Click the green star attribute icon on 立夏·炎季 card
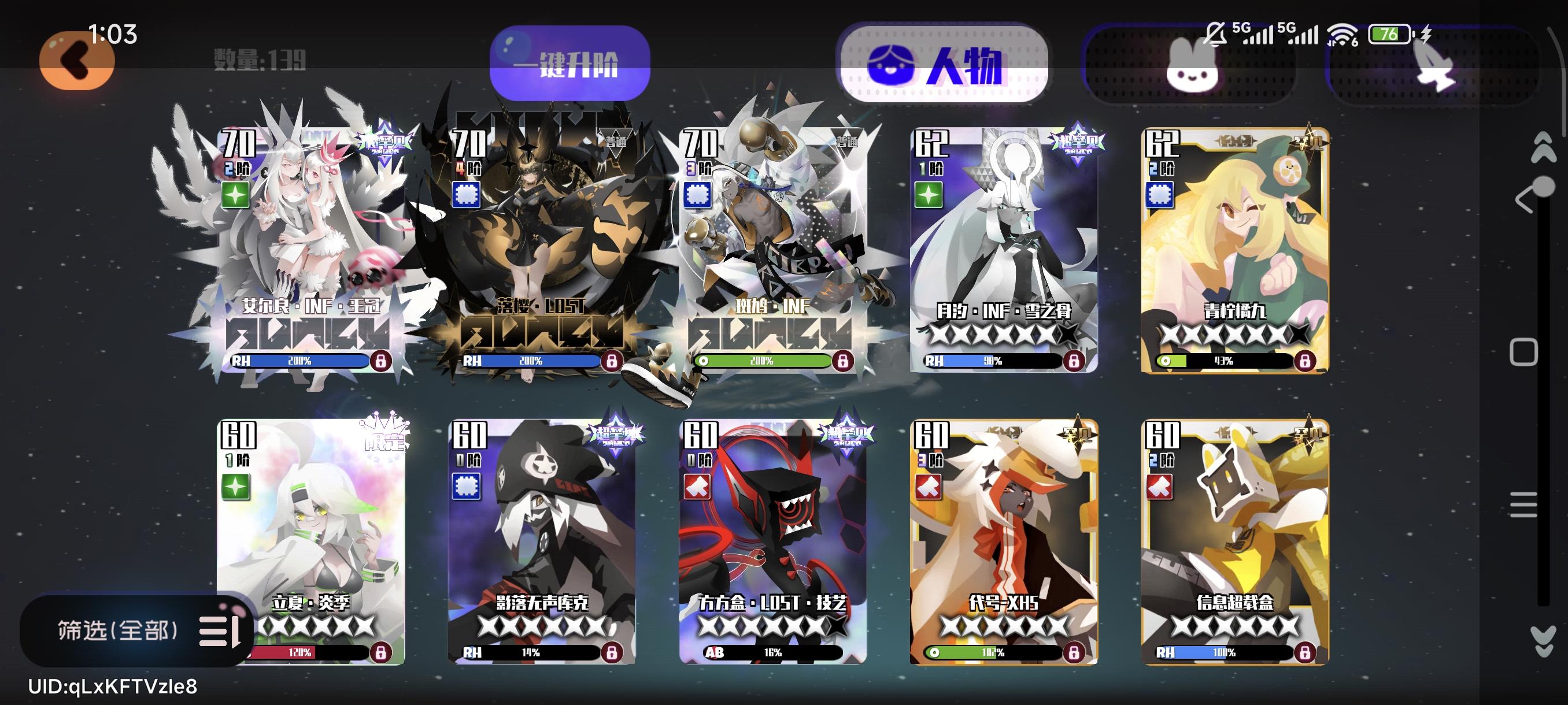This screenshot has width=1568, height=705. point(236,487)
